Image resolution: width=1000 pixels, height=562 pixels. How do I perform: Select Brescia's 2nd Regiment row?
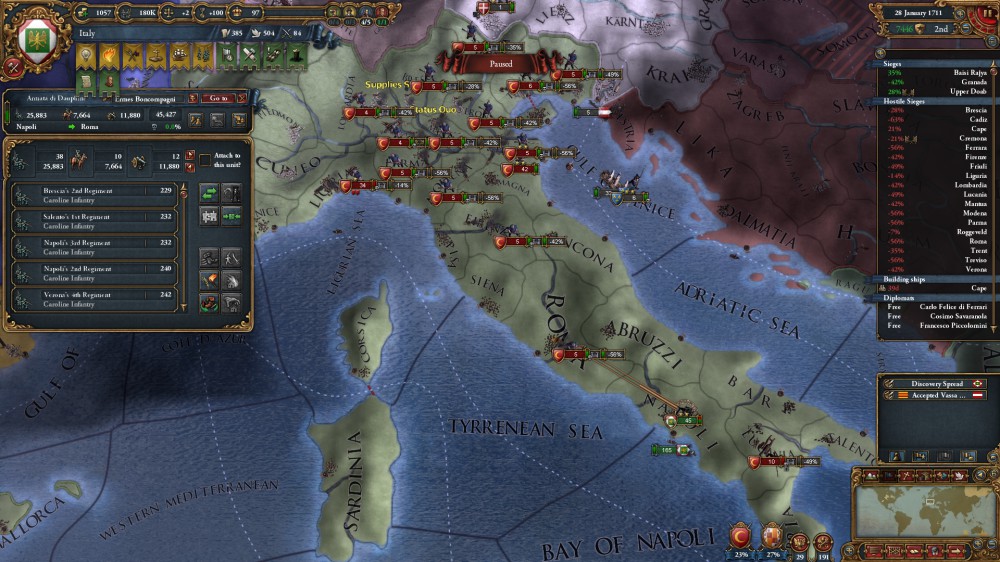(x=94, y=195)
